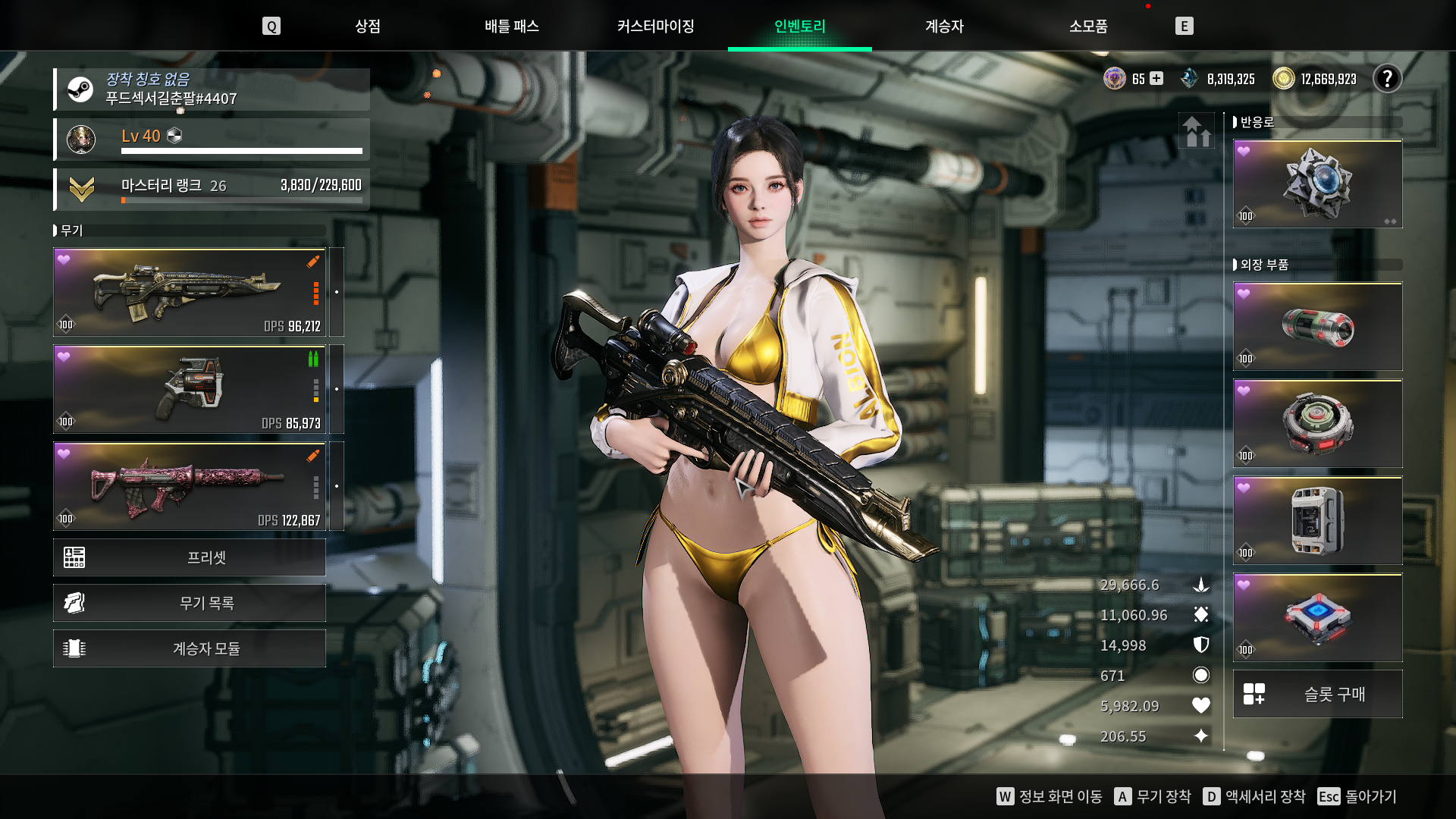Go to the 커스터마이징 tab
This screenshot has width=1456, height=819.
656,27
